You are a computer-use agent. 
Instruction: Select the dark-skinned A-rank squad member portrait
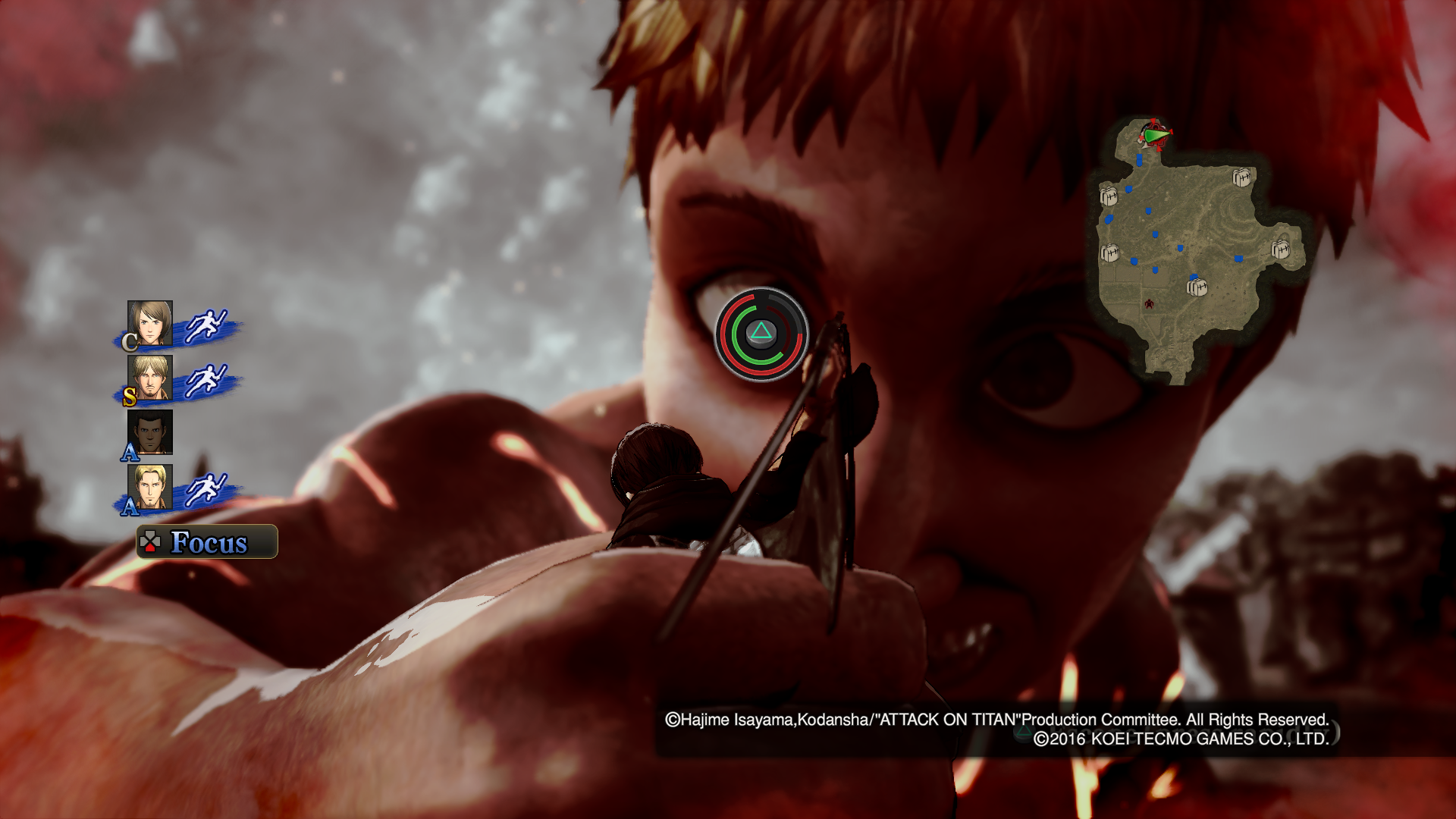click(150, 432)
